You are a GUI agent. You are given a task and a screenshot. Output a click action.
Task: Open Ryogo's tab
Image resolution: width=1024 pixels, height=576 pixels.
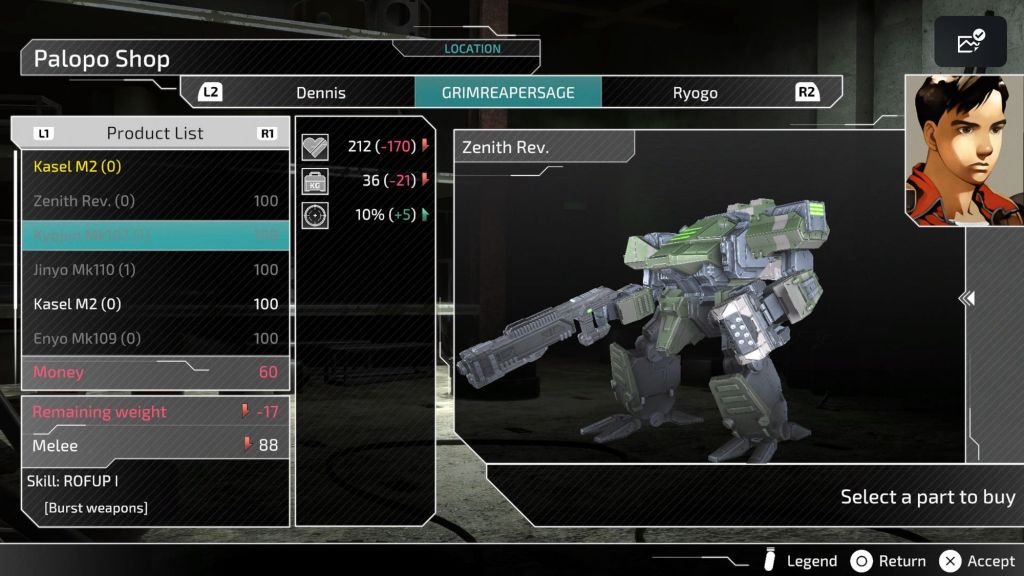coord(695,93)
